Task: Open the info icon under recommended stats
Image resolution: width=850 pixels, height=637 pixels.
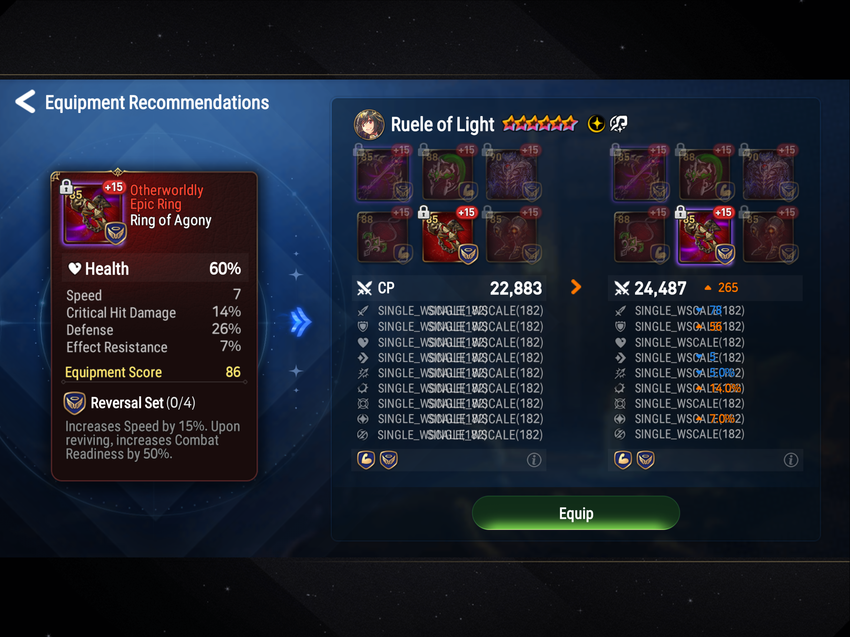Action: tap(791, 460)
